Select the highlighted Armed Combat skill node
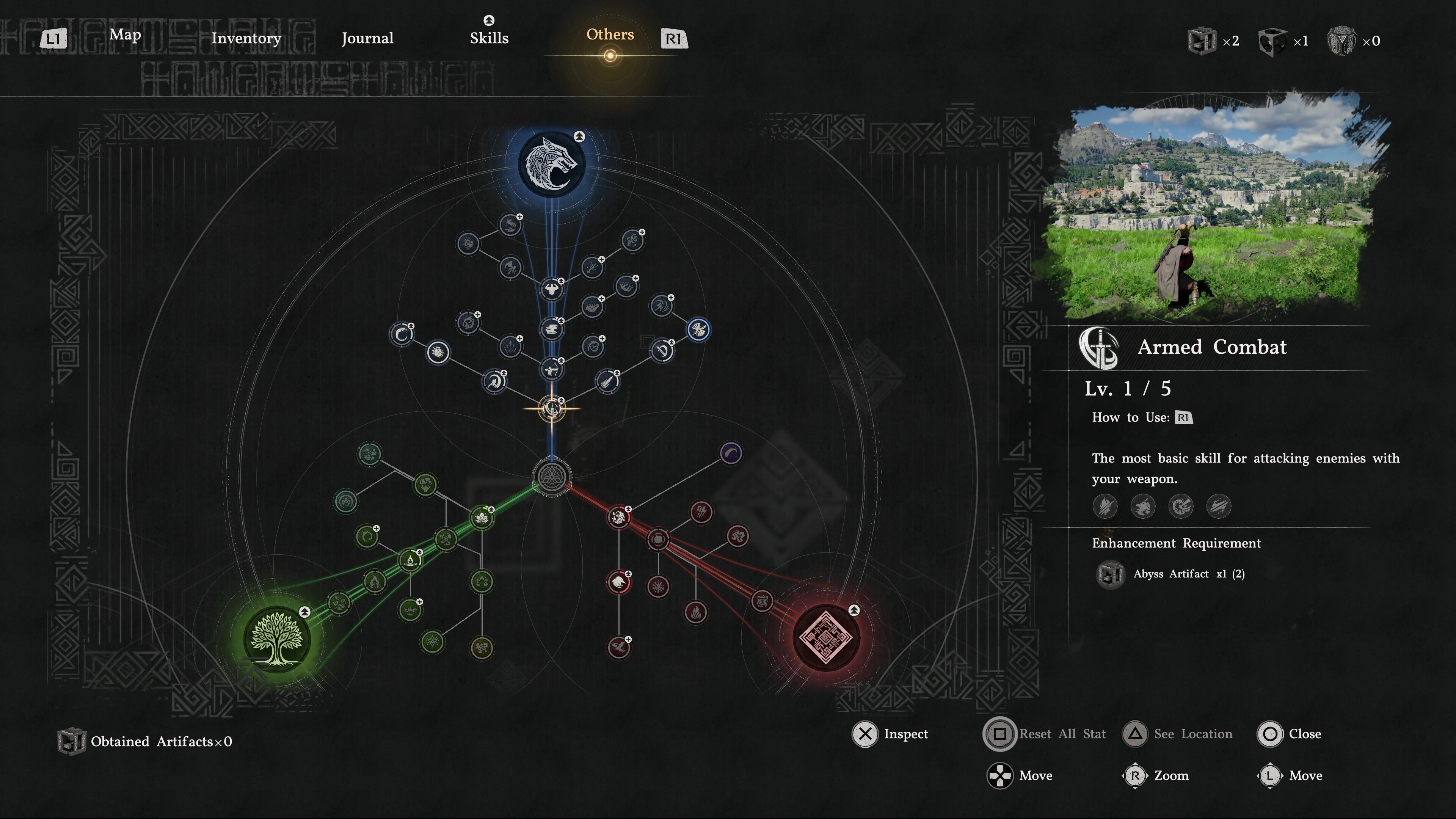The width and height of the screenshot is (1456, 819). click(551, 409)
